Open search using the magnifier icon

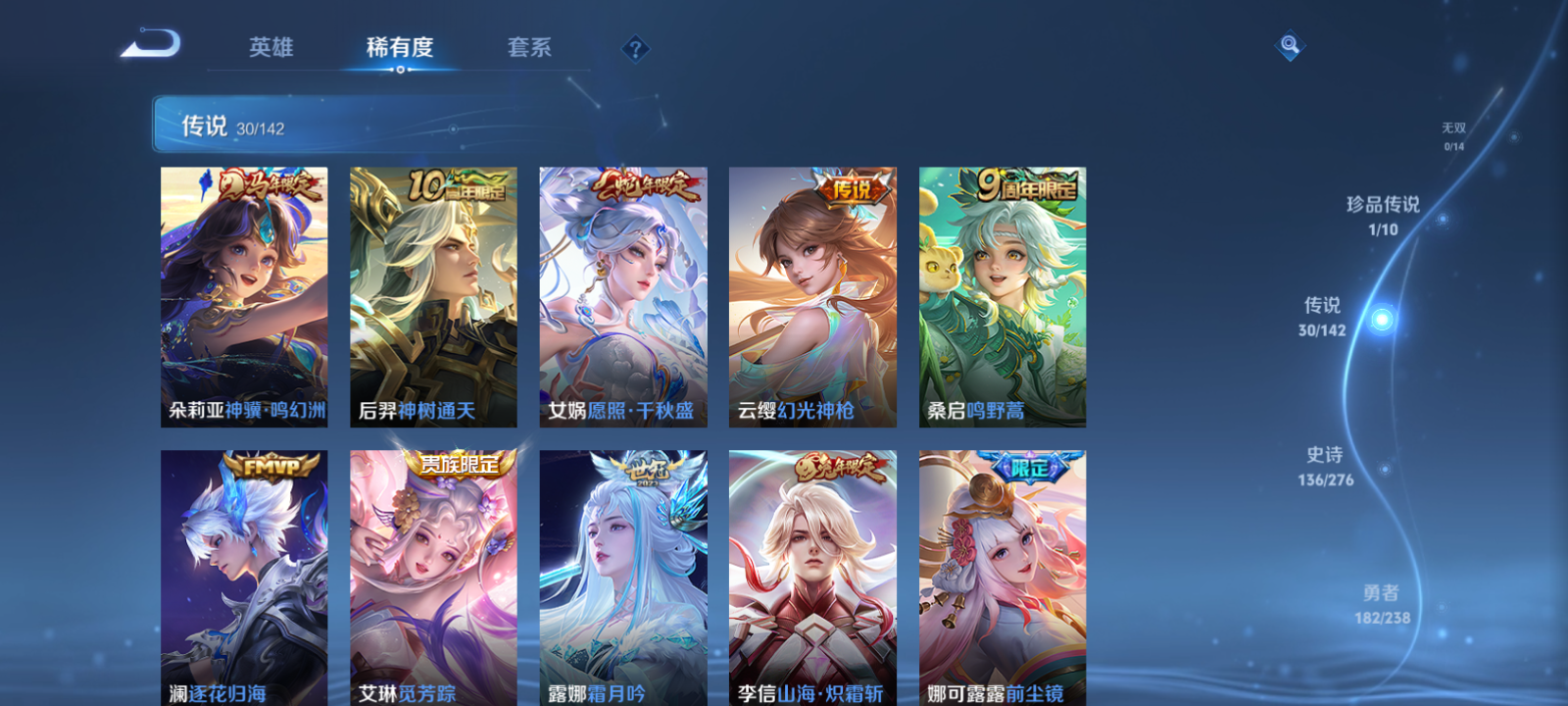click(1289, 44)
